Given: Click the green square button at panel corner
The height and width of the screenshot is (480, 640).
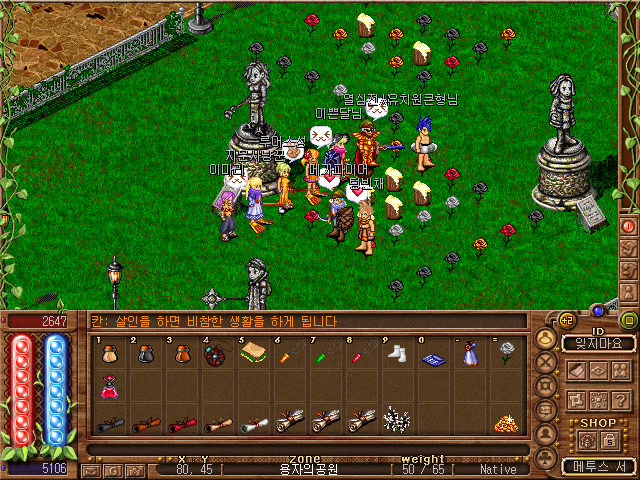Looking at the screenshot, I should 628,320.
